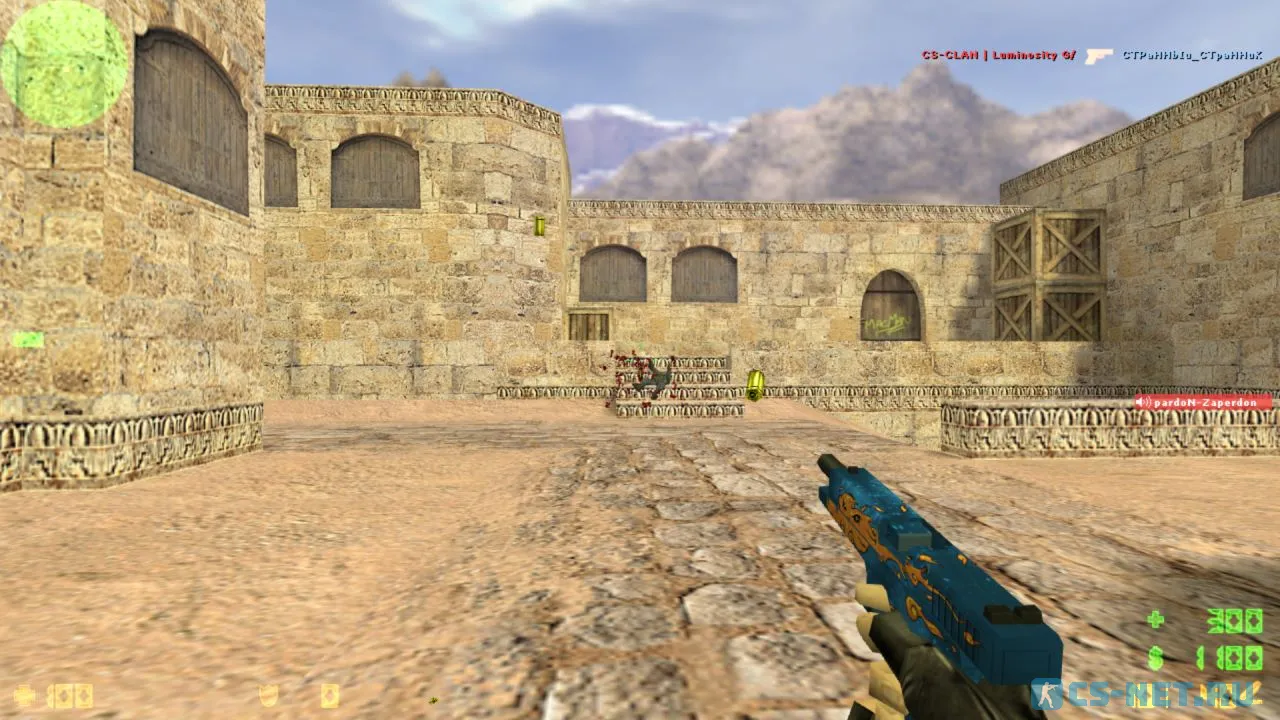
Task: Click the health cross icon
Action: (24, 695)
